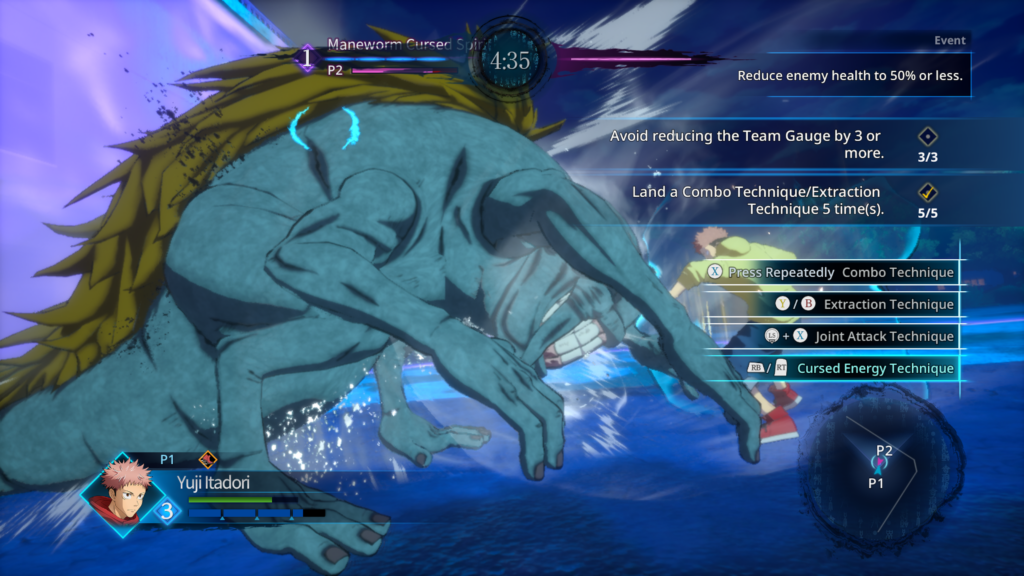
Task: Select the Land a Combo Technique objective
Action: (x=755, y=200)
